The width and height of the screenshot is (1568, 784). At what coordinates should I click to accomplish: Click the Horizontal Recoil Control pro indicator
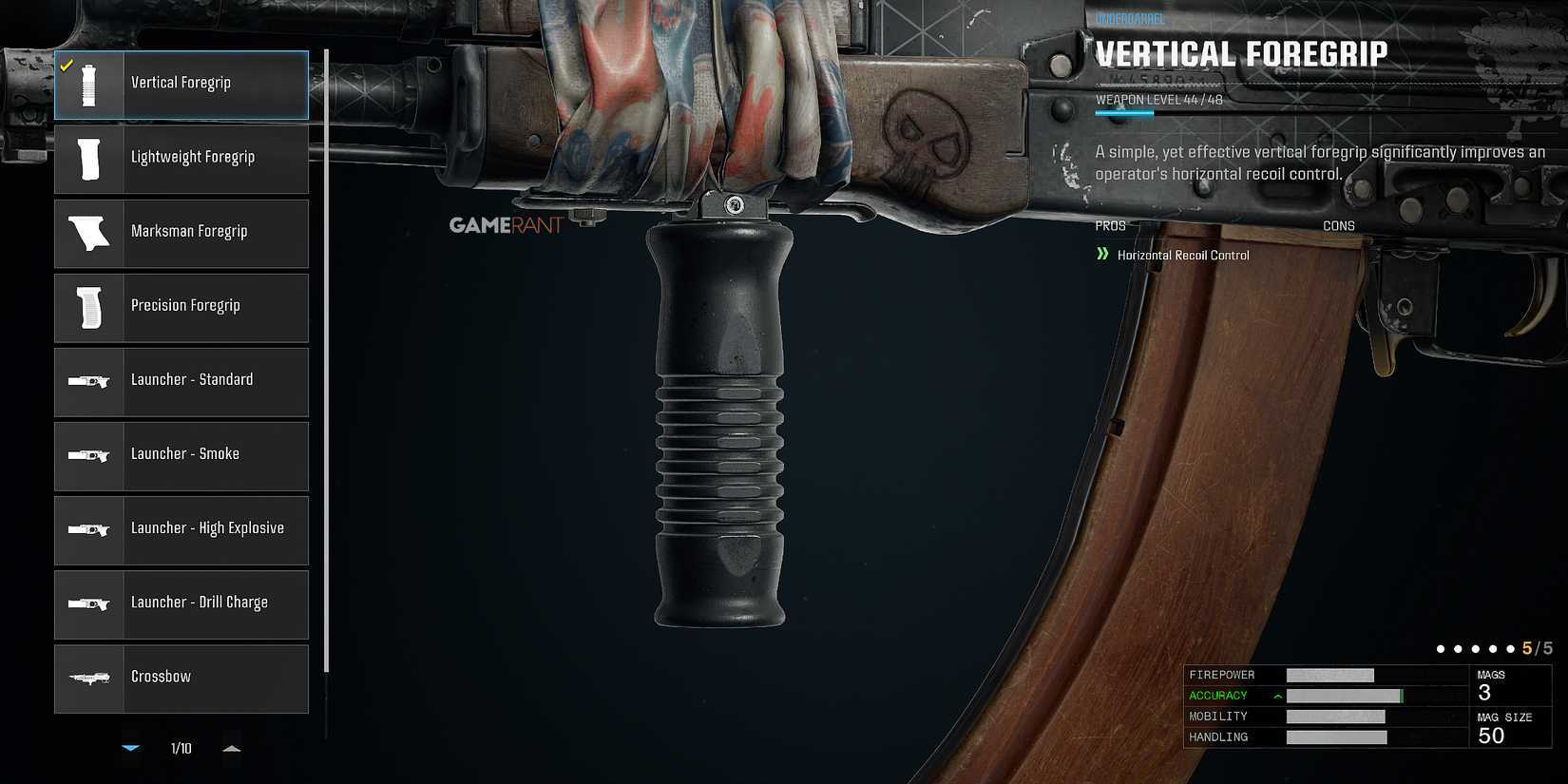click(1181, 255)
